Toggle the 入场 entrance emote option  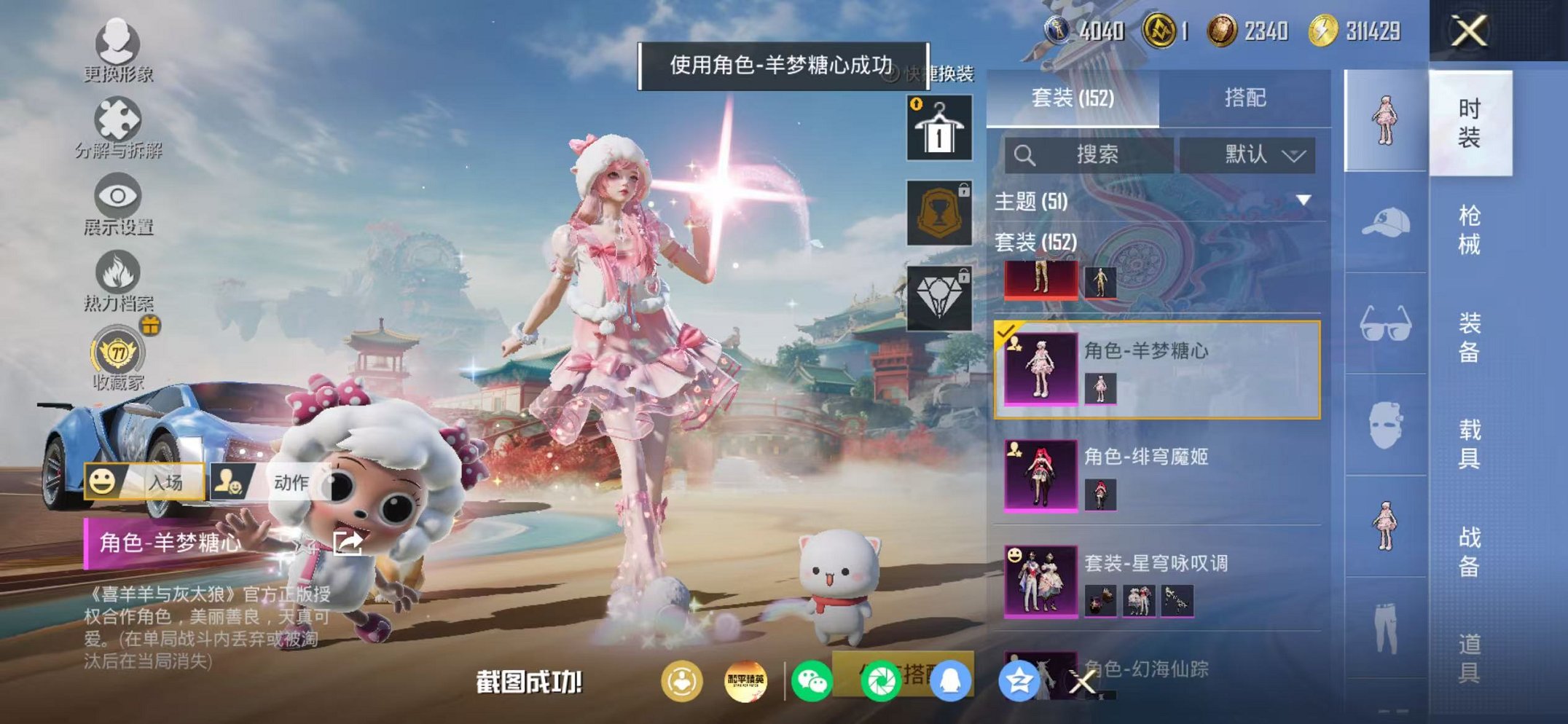[142, 481]
